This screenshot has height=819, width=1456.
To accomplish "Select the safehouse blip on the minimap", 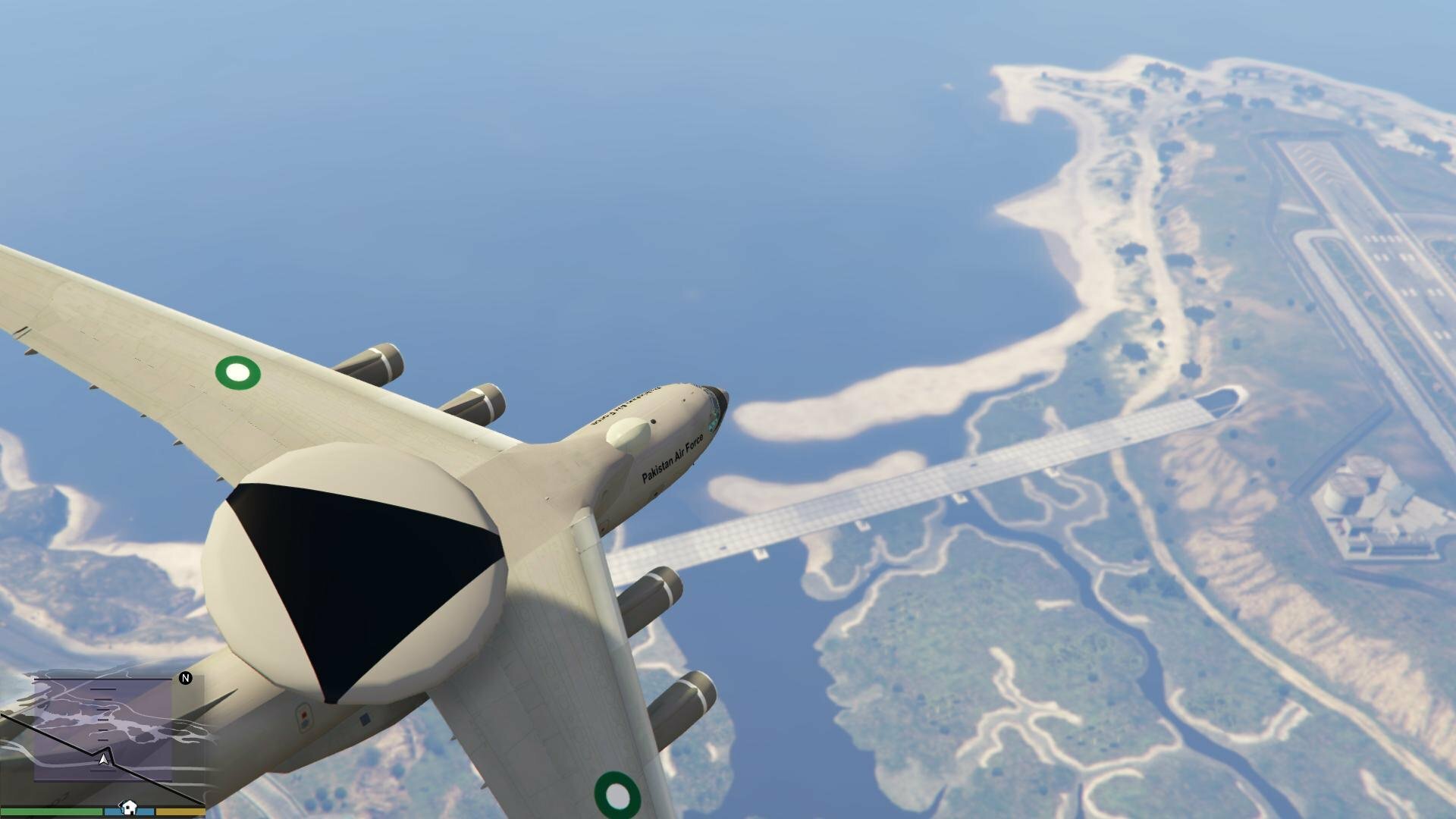I will click(x=129, y=806).
